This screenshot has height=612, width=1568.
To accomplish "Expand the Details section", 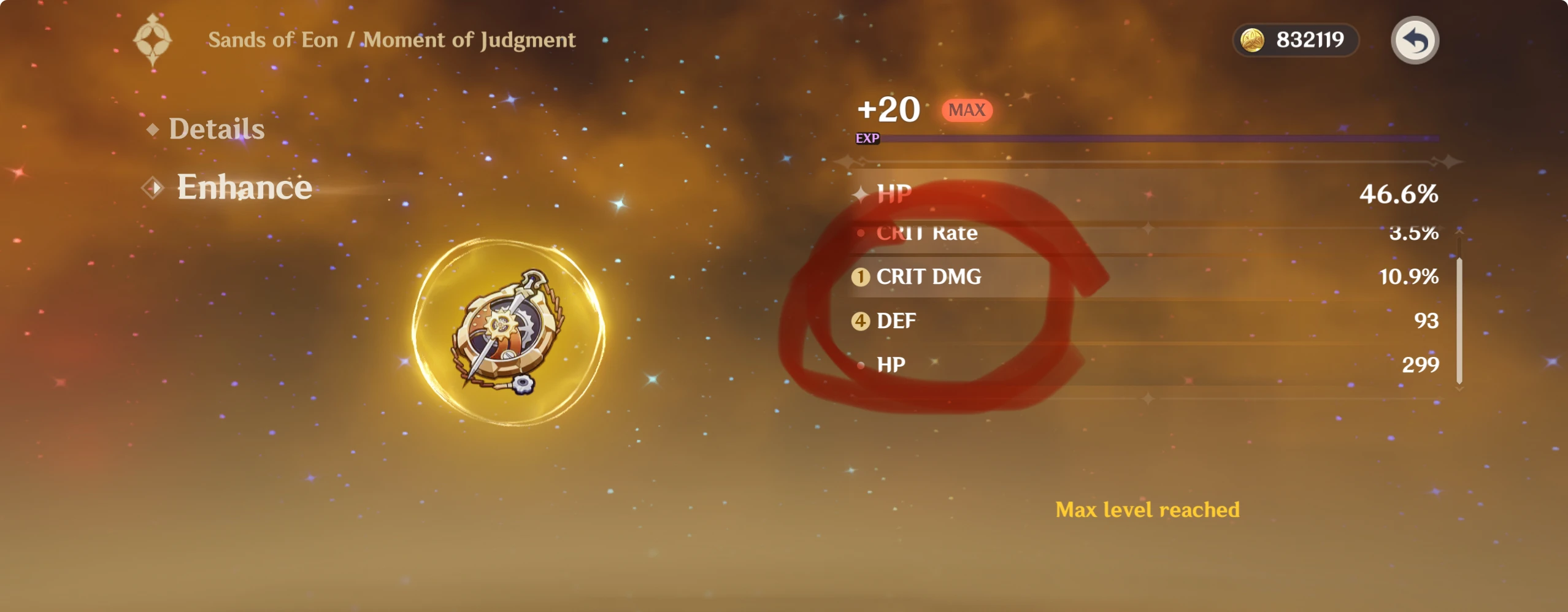I will tap(217, 129).
